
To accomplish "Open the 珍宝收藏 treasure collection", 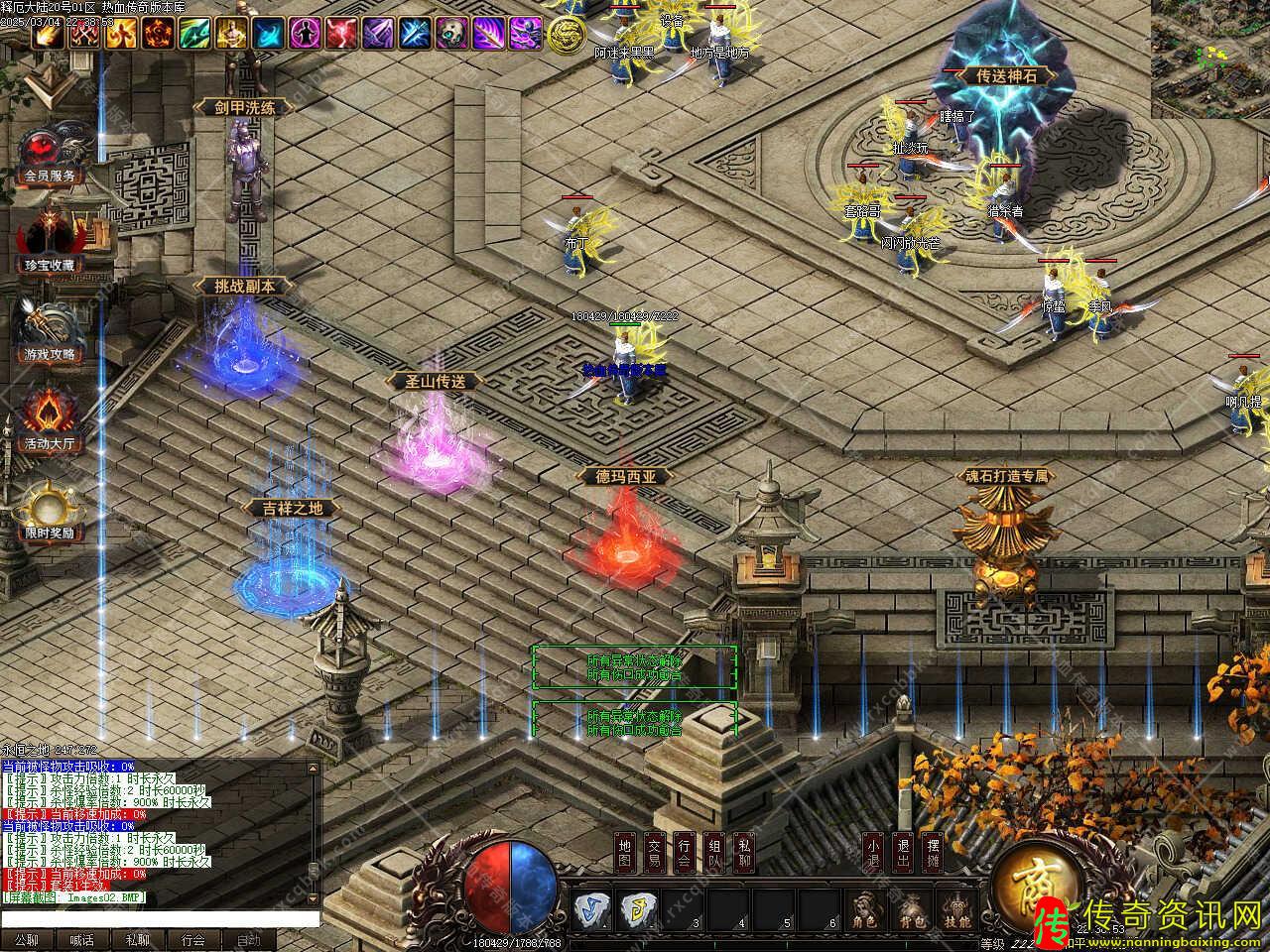I will coord(50,241).
